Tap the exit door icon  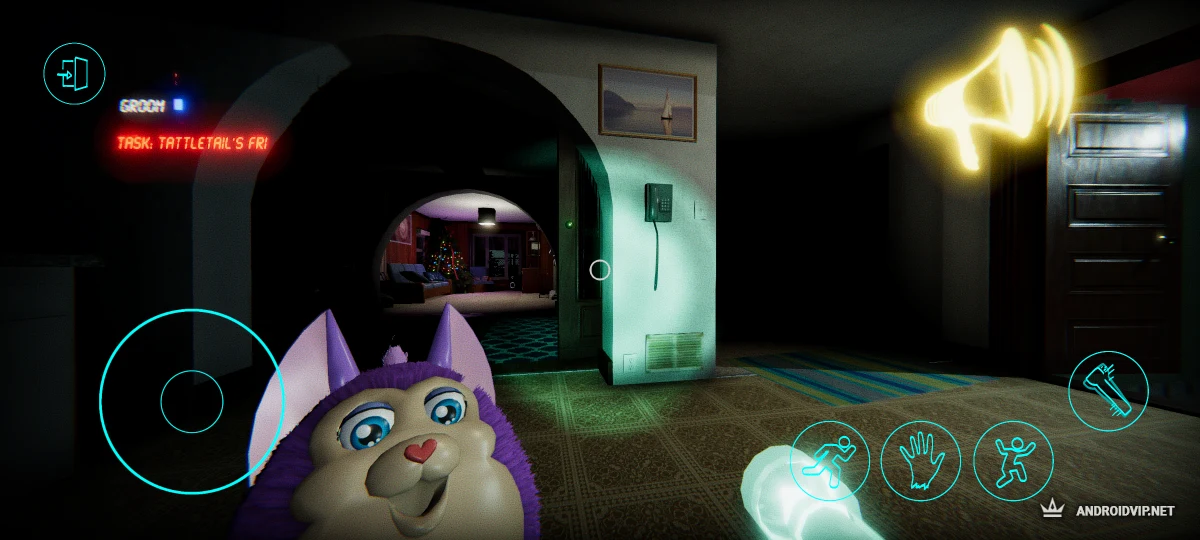coord(75,73)
